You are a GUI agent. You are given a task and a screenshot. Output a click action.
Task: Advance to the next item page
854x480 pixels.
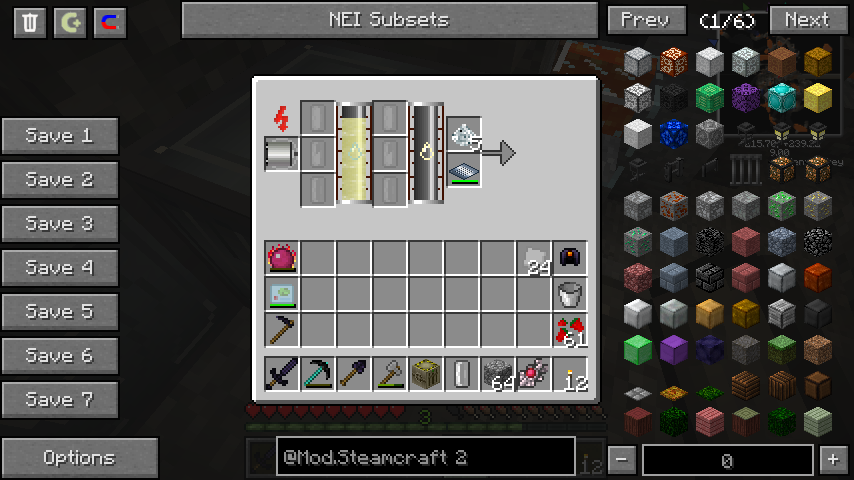[x=806, y=19]
